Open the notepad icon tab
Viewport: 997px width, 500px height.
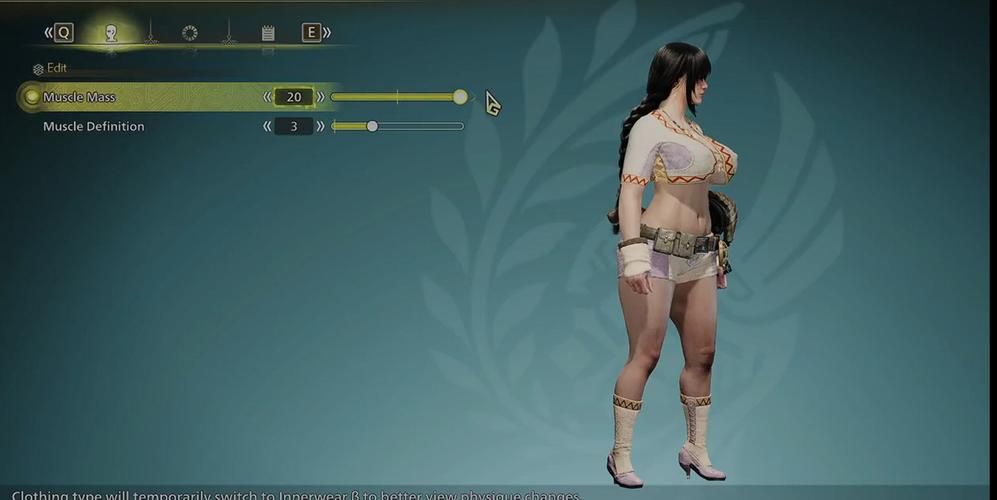click(x=268, y=33)
